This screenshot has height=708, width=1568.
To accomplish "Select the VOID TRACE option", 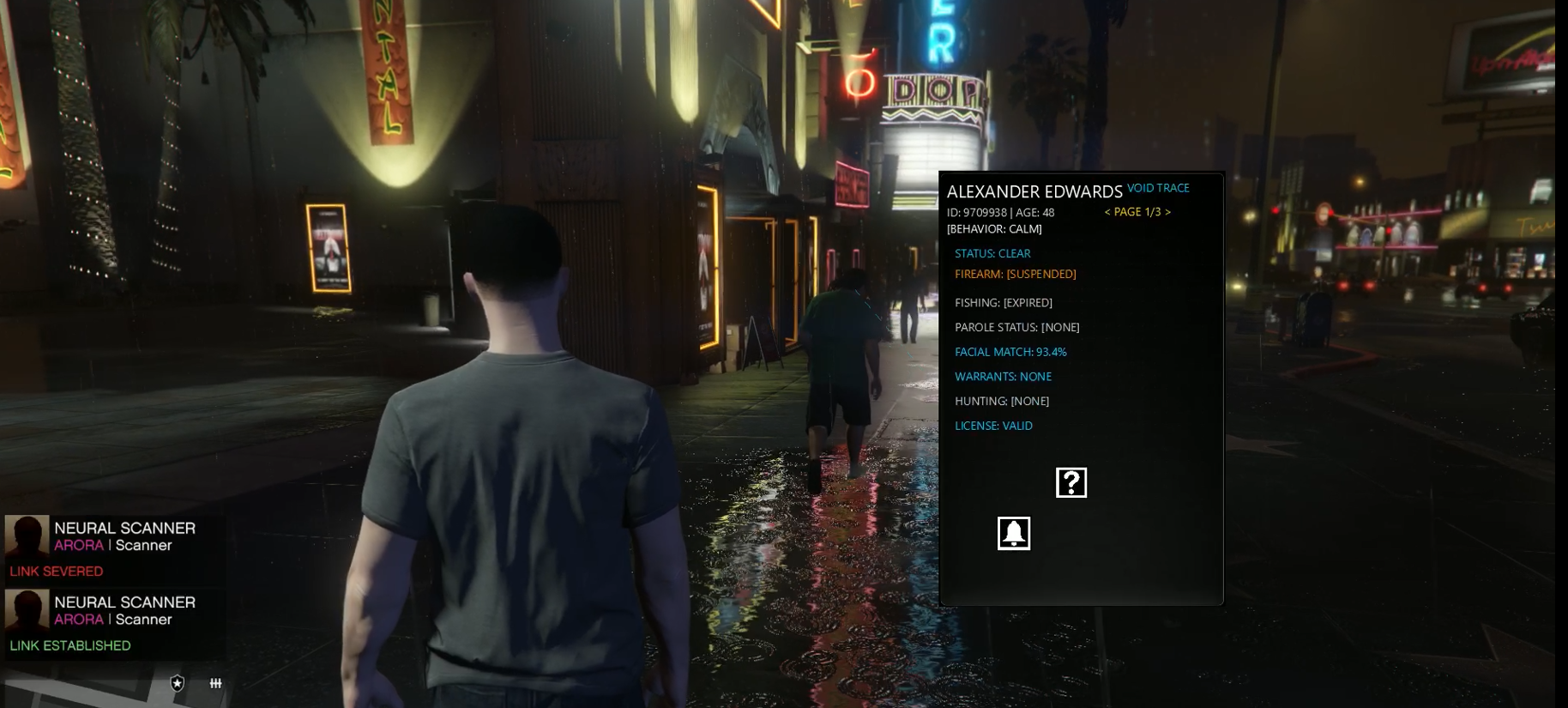I will (x=1158, y=188).
